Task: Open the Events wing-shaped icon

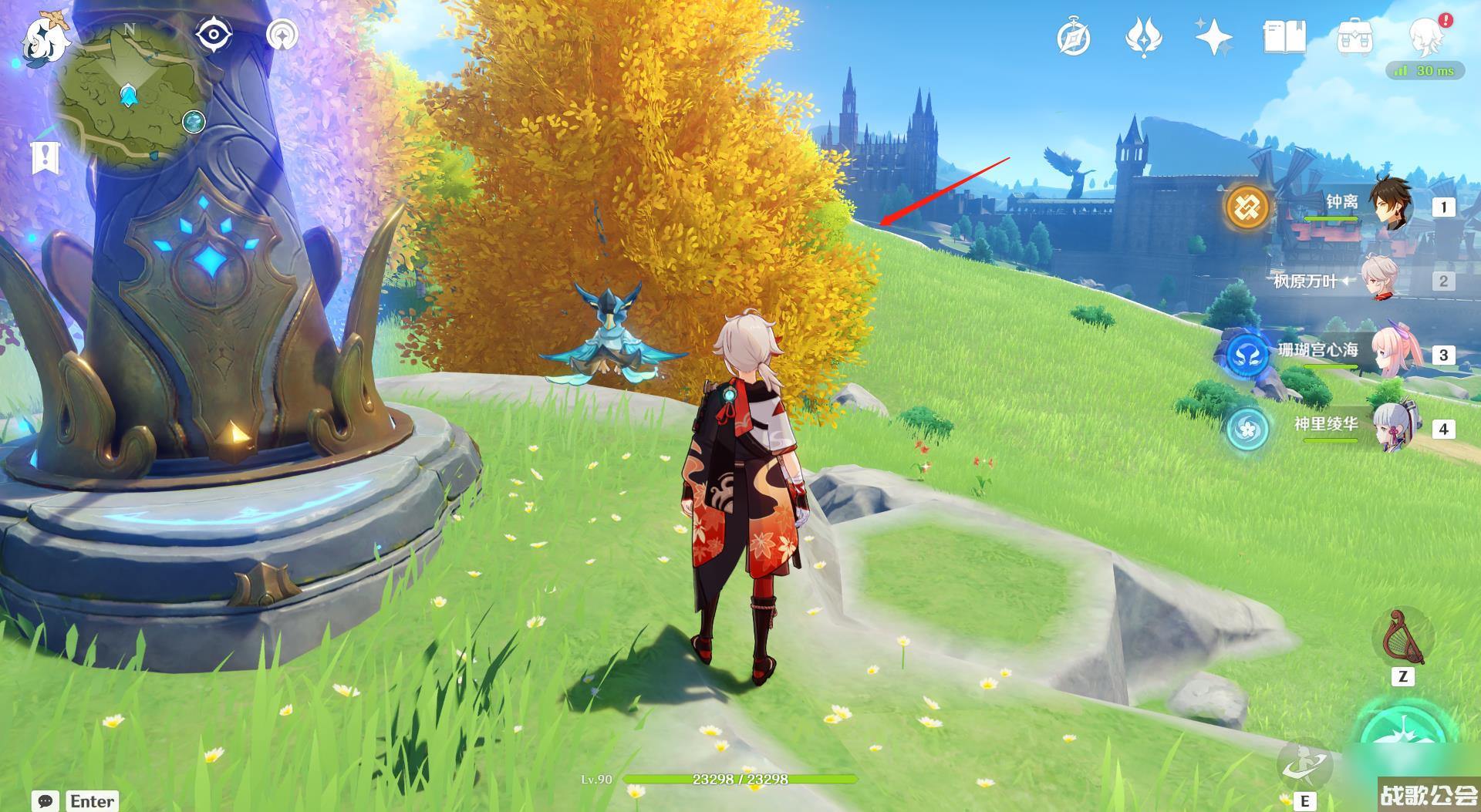Action: coord(1144,38)
